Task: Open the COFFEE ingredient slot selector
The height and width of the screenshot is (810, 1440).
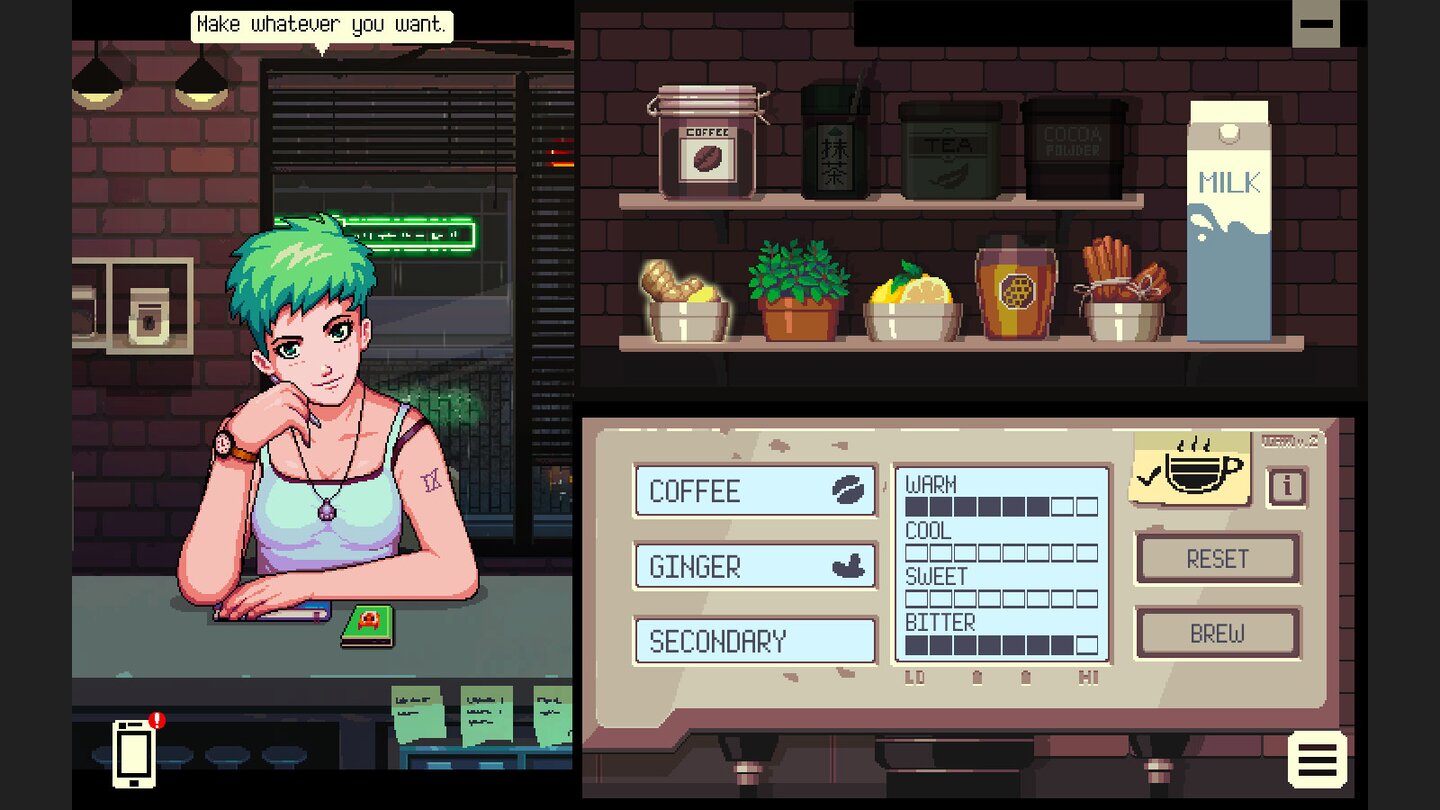Action: 755,491
